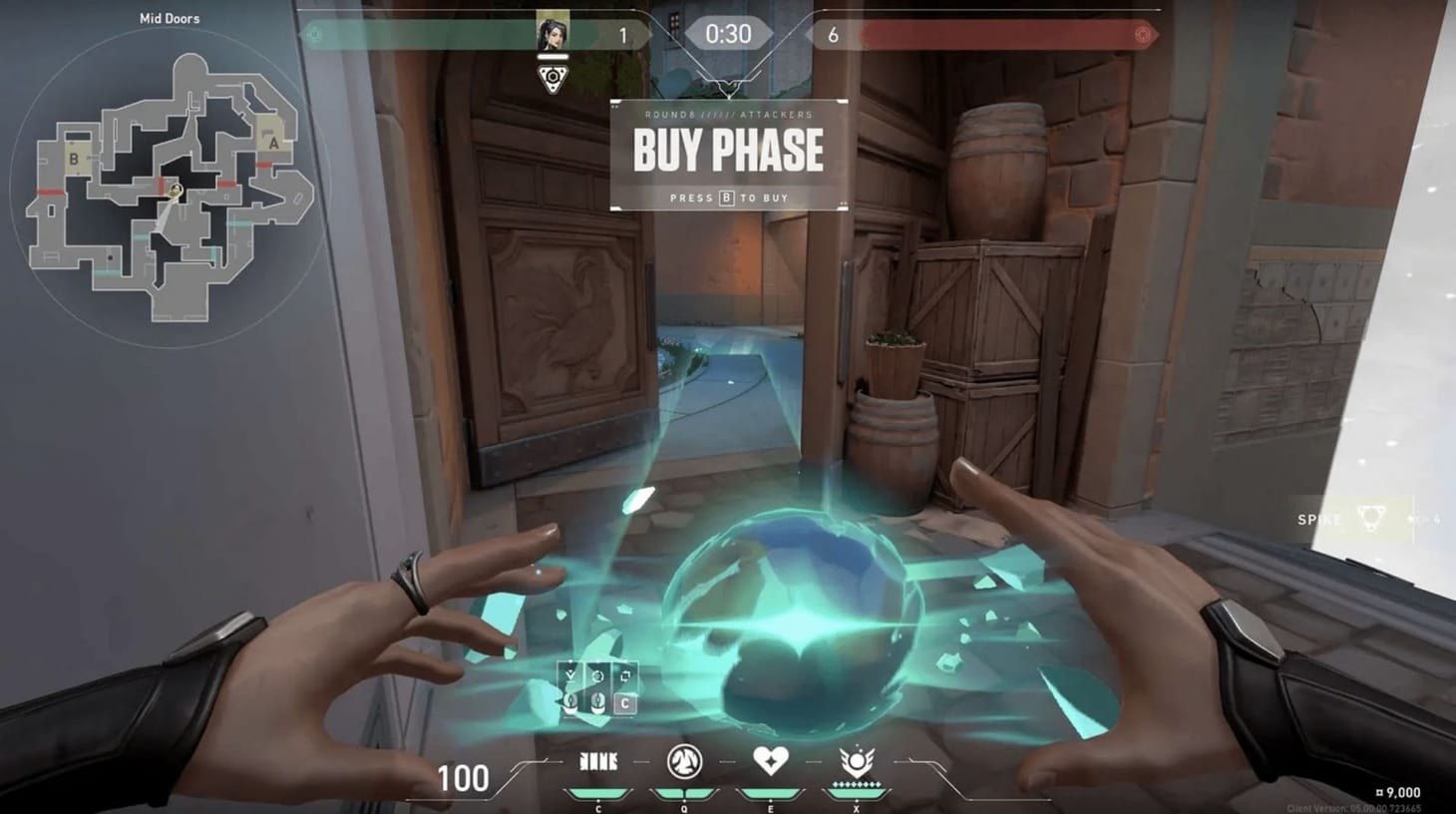1456x814 pixels.
Task: Select the Slow Orb ability icon
Action: pyautogui.click(x=684, y=761)
